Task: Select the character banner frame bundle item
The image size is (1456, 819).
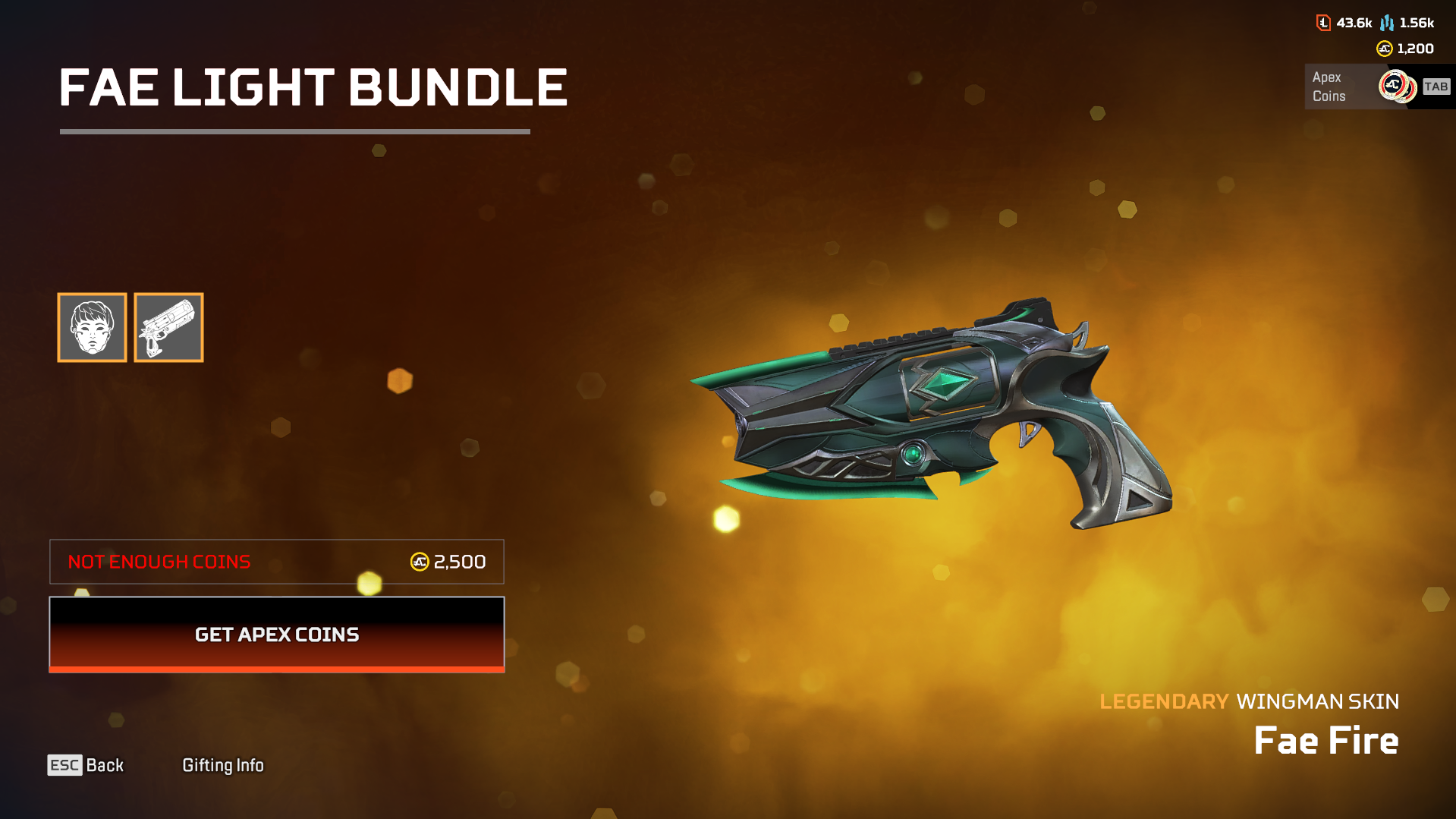Action: click(92, 327)
